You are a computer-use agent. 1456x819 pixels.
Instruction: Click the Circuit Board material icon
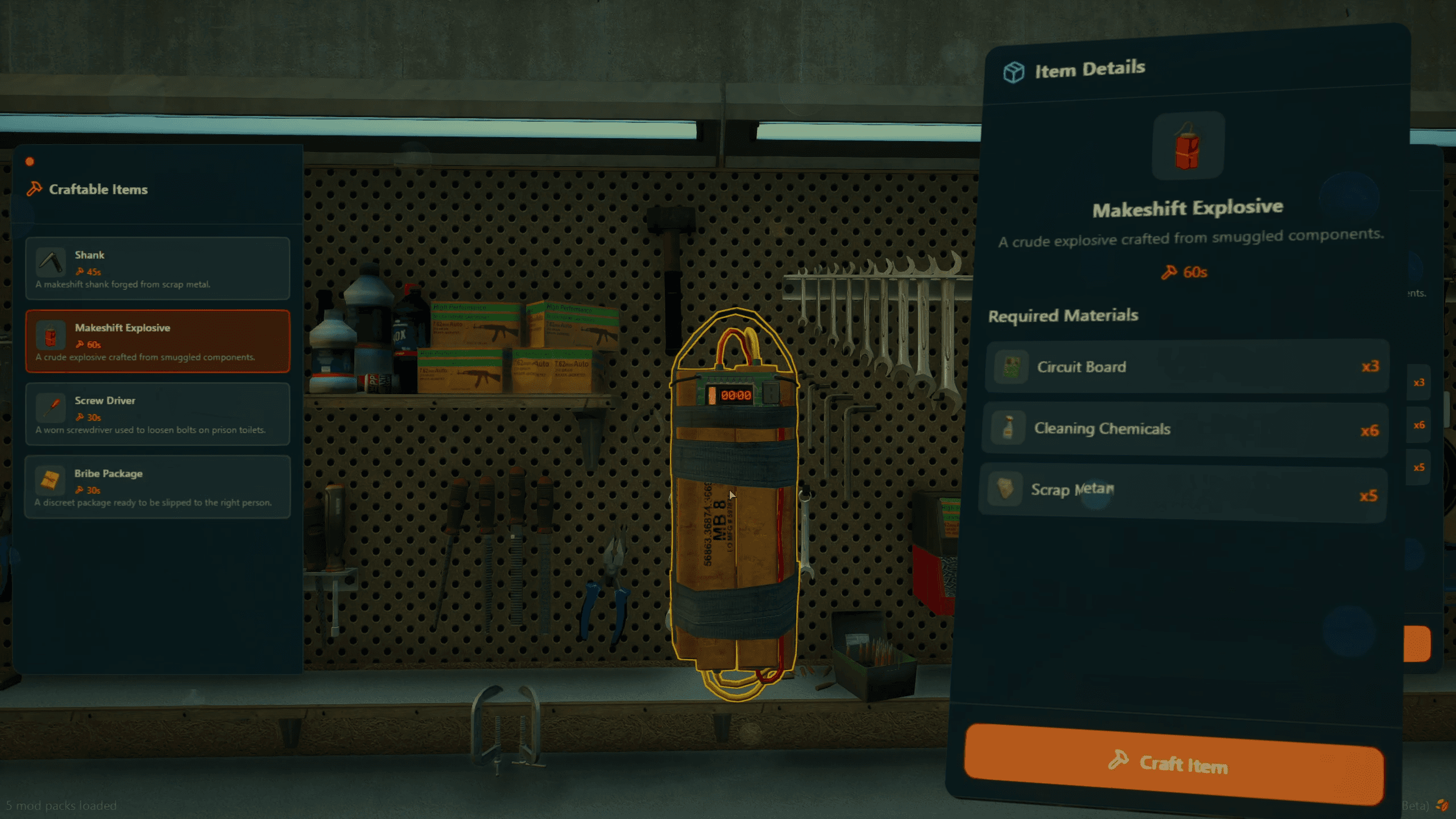[1010, 366]
